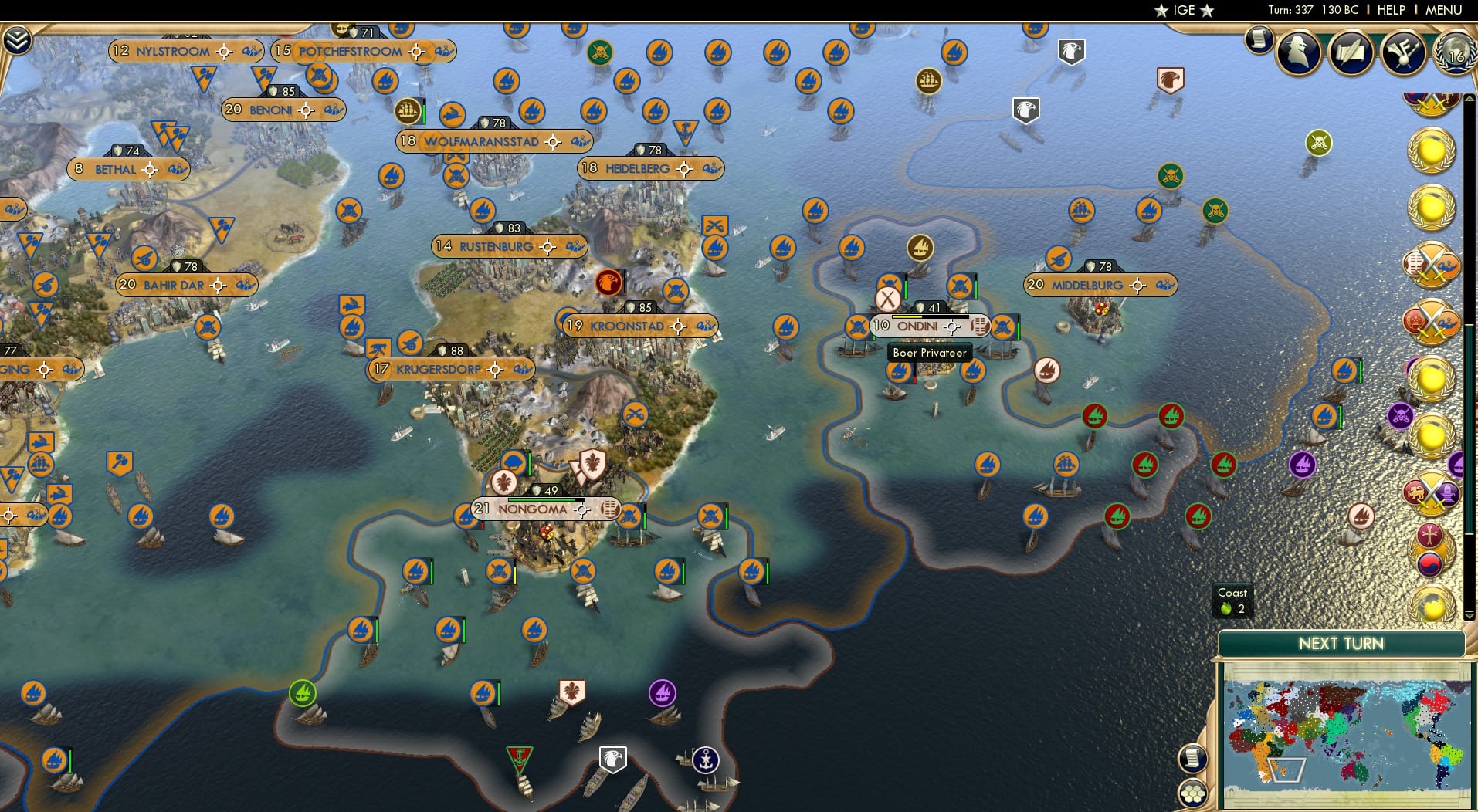This screenshot has width=1478, height=812.
Task: Toggle Strategic View with the hexagon icon
Action: (x=1193, y=793)
